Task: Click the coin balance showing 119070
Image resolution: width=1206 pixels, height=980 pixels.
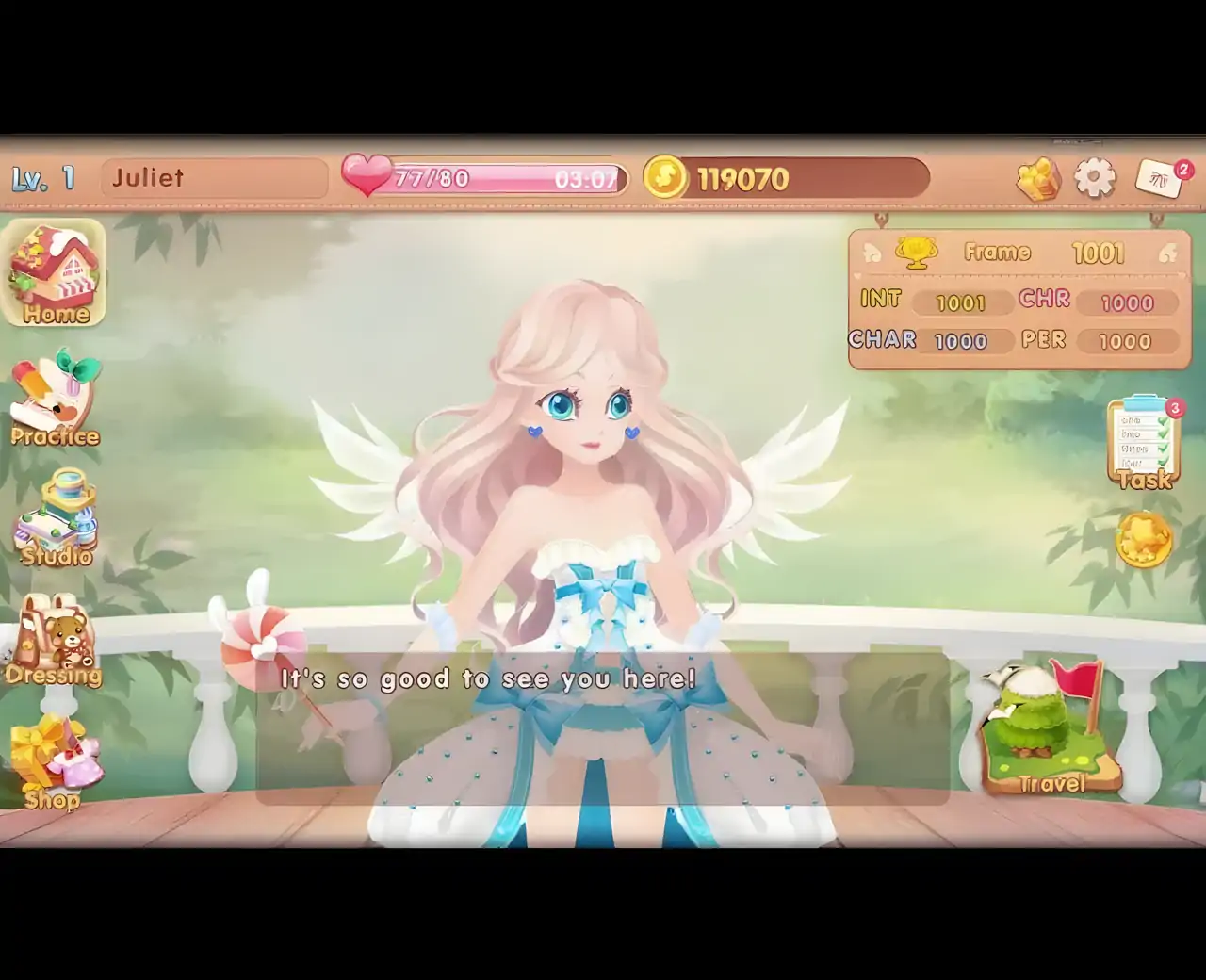Action: [x=744, y=177]
